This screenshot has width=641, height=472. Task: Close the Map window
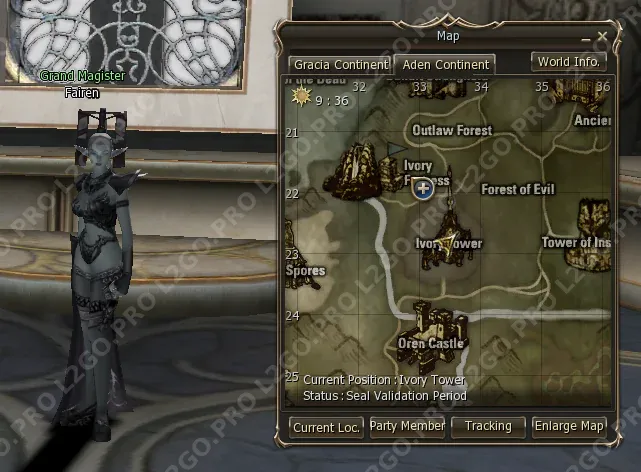tap(602, 37)
